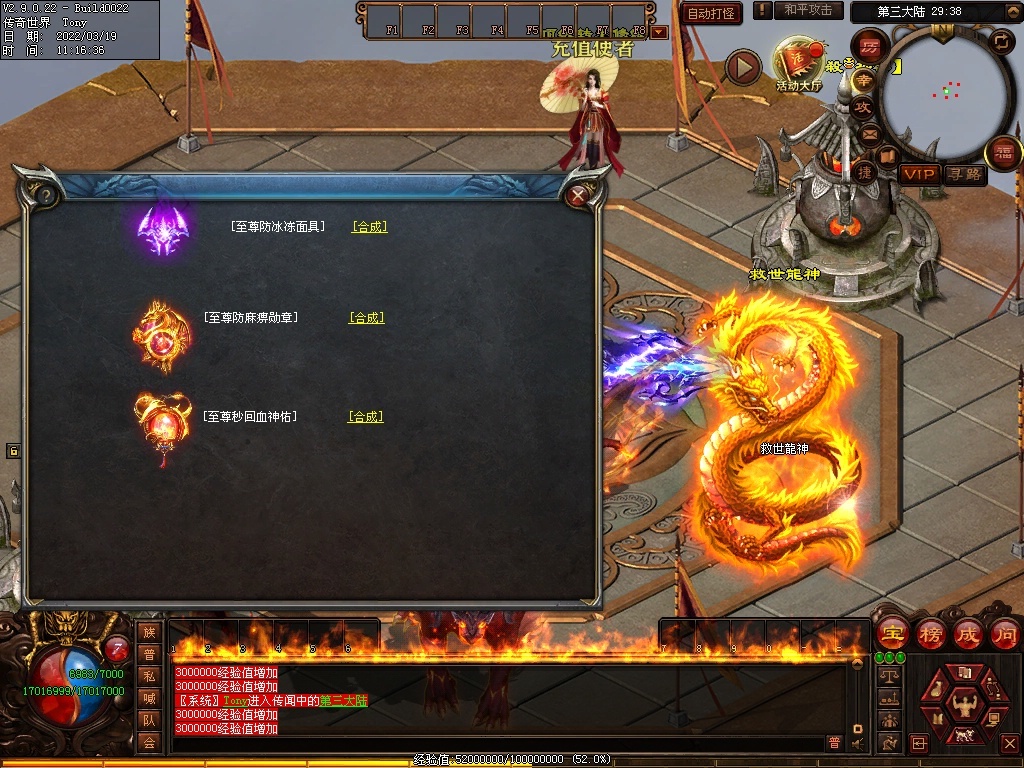Viewport: 1024px width, 768px height.
Task: Open the character strongman icon in hexagon
Action: (x=963, y=702)
